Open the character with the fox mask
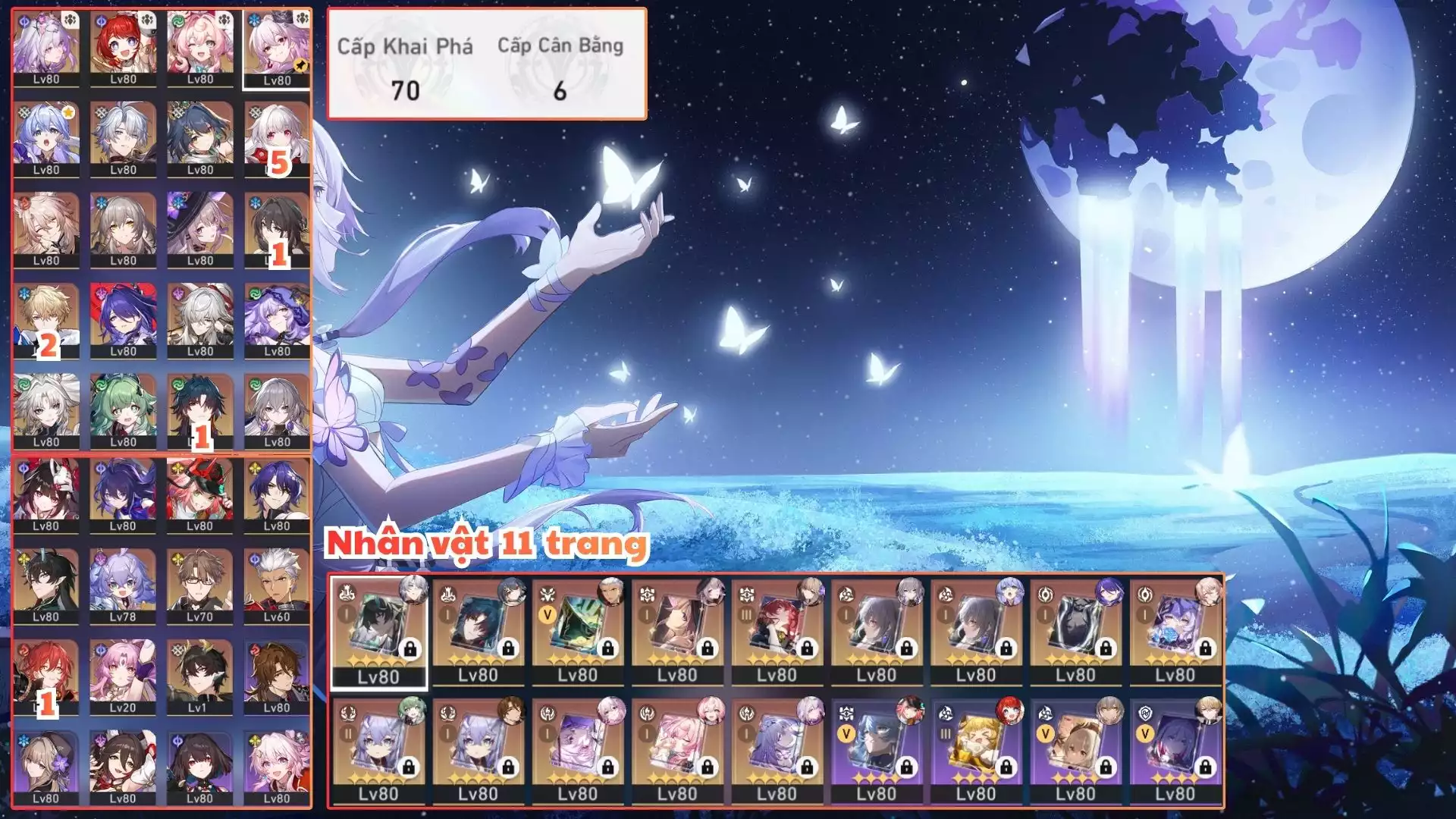1456x819 pixels. click(46, 494)
